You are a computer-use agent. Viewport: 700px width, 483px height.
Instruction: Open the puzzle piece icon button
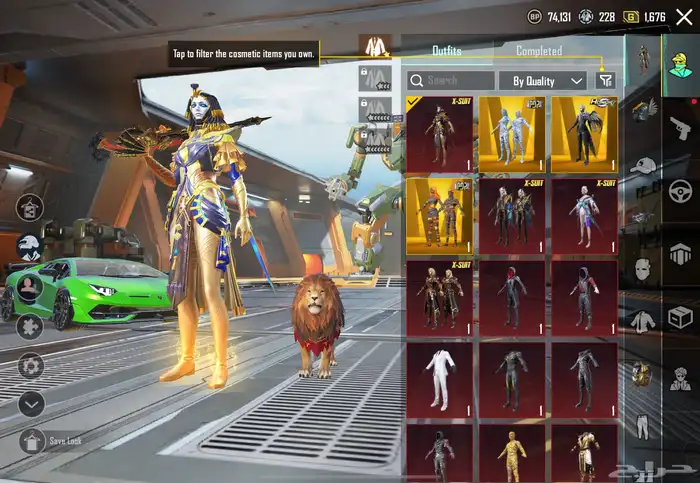click(x=30, y=327)
